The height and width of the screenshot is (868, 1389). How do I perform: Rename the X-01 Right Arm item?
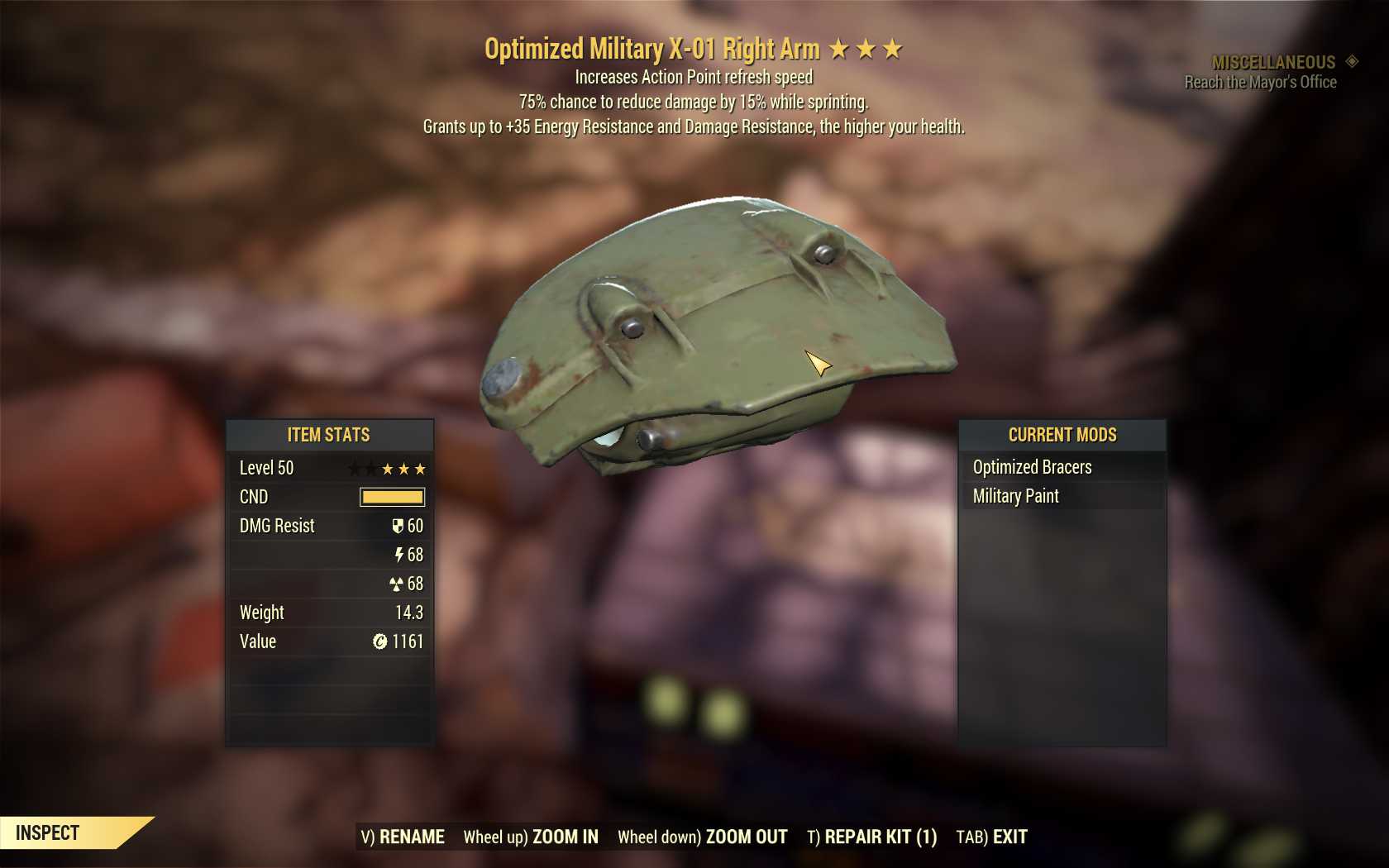click(x=403, y=837)
